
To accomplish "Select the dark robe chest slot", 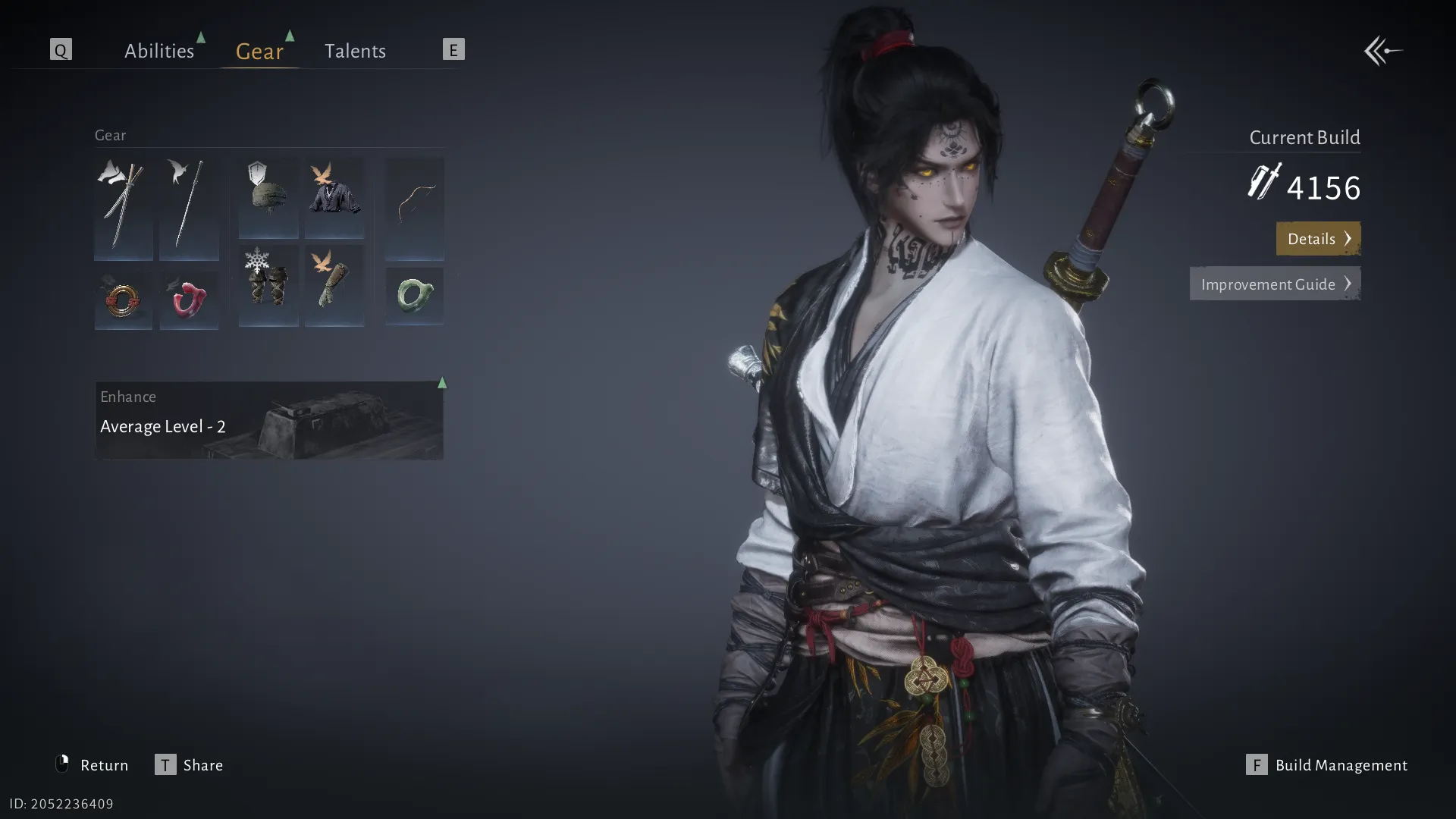I will 334,197.
